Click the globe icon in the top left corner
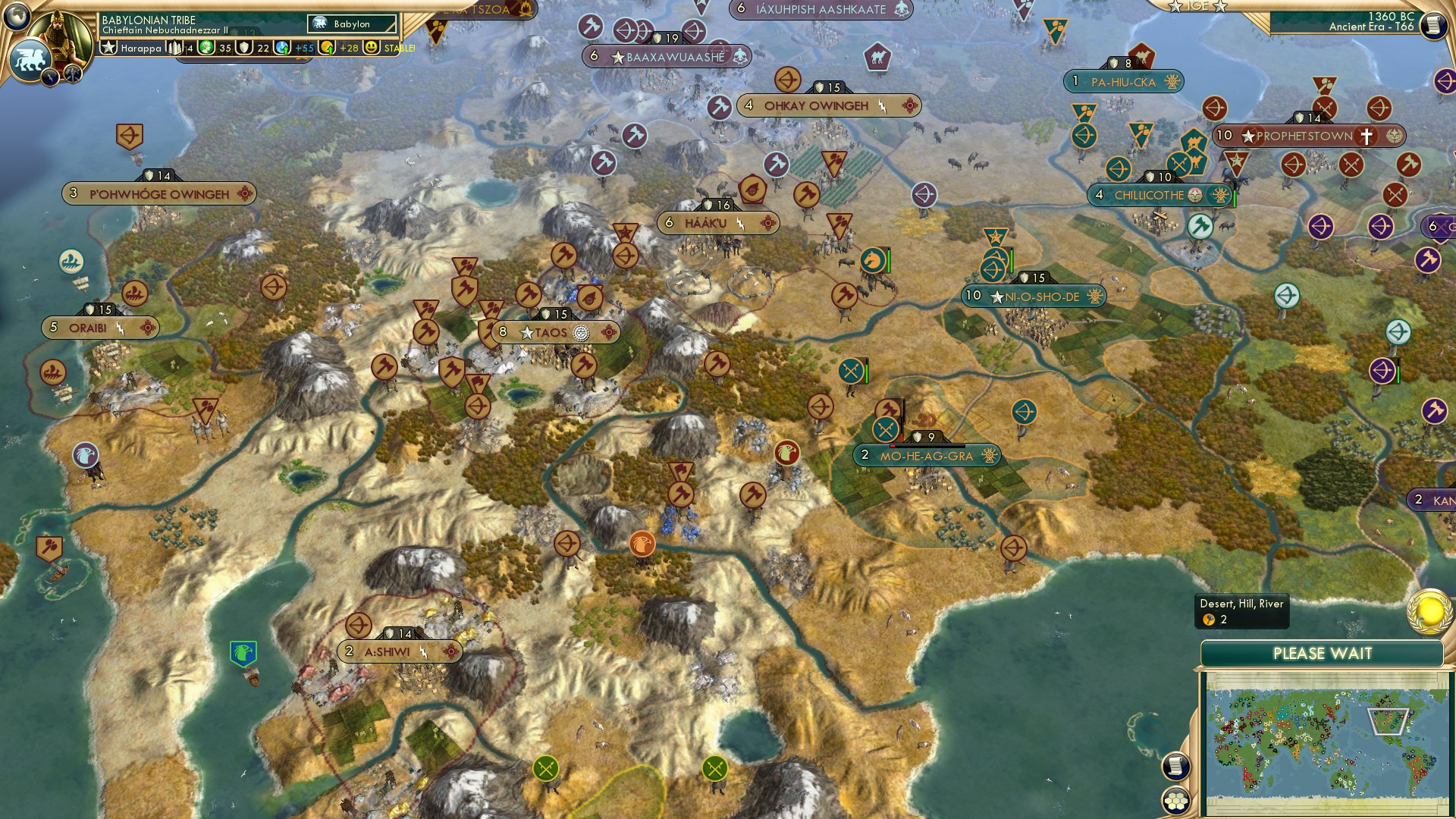Viewport: 1456px width, 819px height. click(x=15, y=15)
